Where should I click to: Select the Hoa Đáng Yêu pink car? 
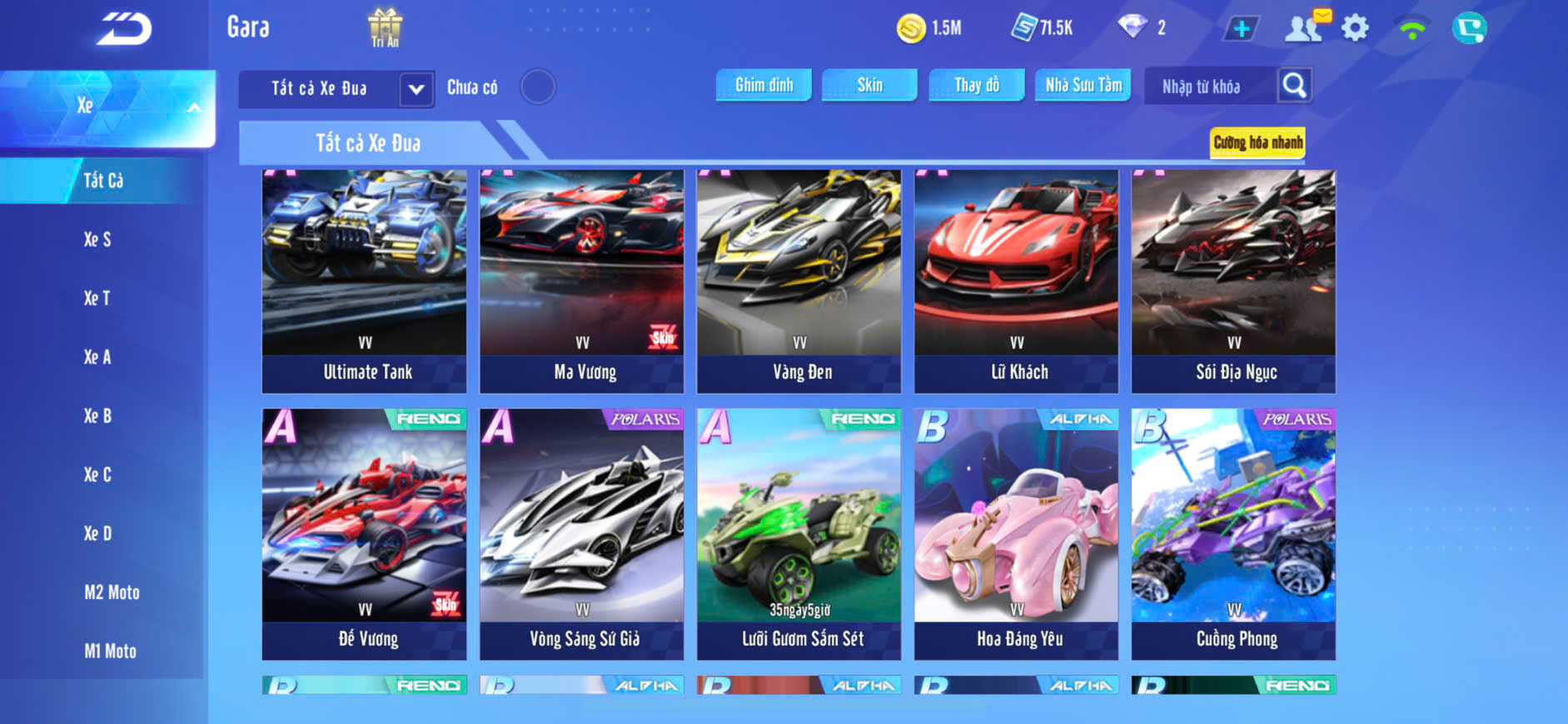1016,533
